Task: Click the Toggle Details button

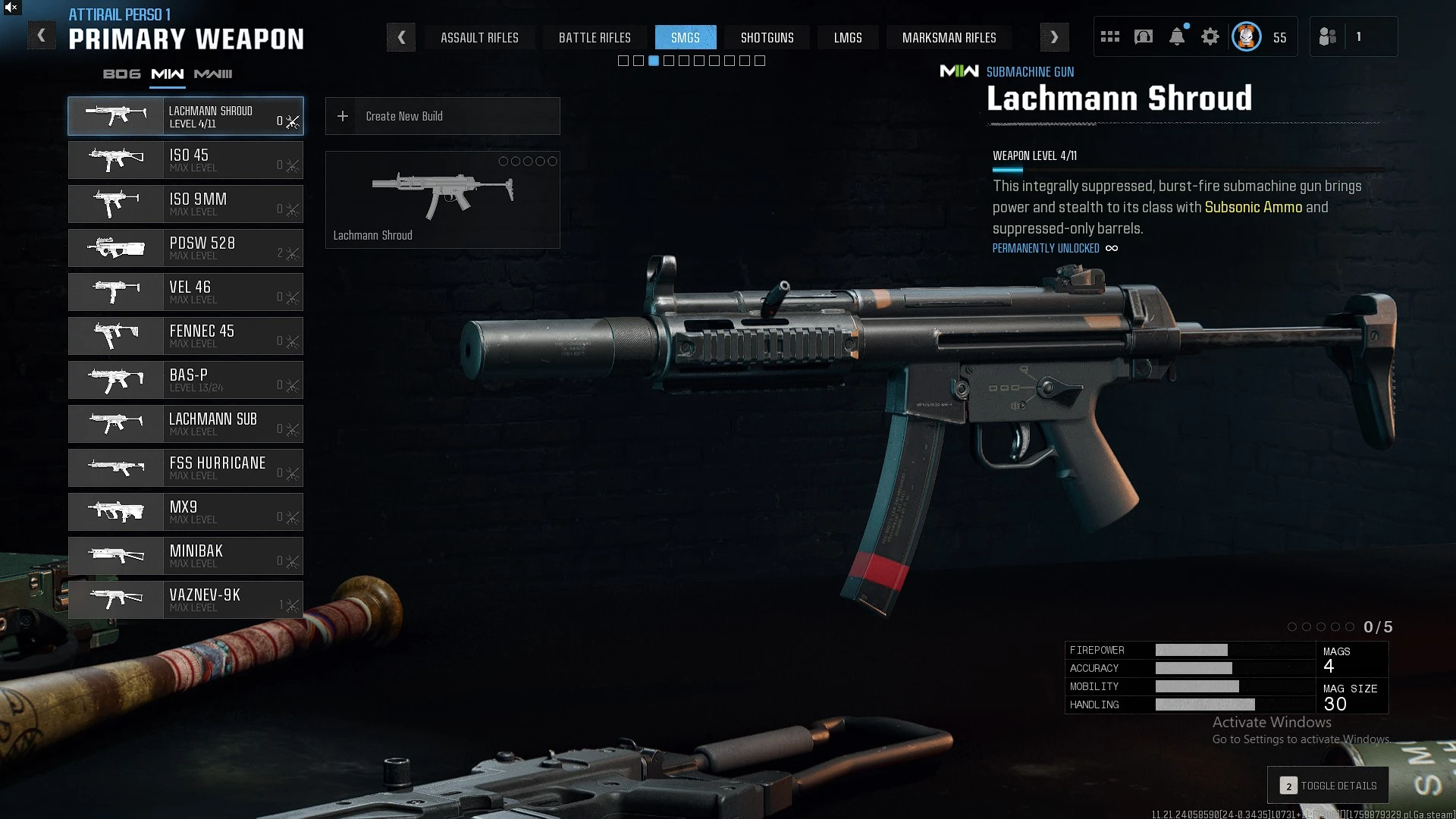Action: click(x=1328, y=786)
